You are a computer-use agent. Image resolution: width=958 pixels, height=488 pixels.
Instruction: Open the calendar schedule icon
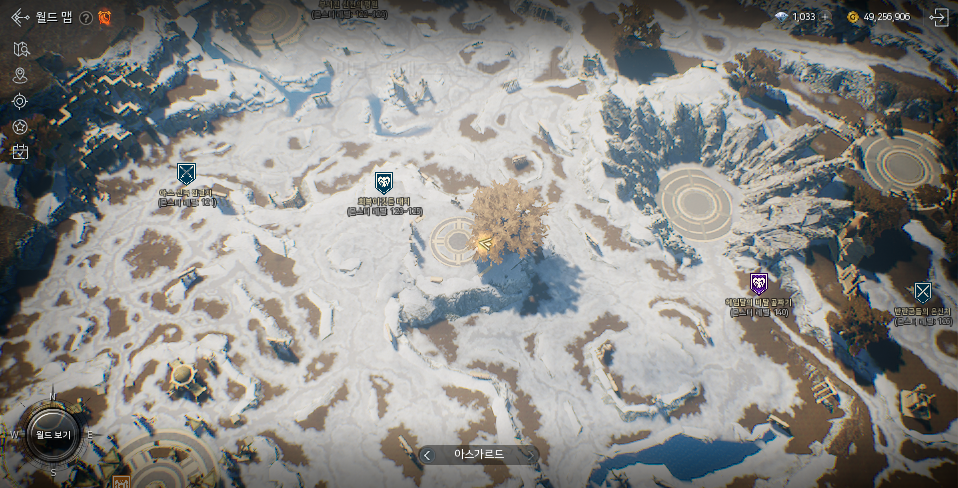pyautogui.click(x=20, y=152)
